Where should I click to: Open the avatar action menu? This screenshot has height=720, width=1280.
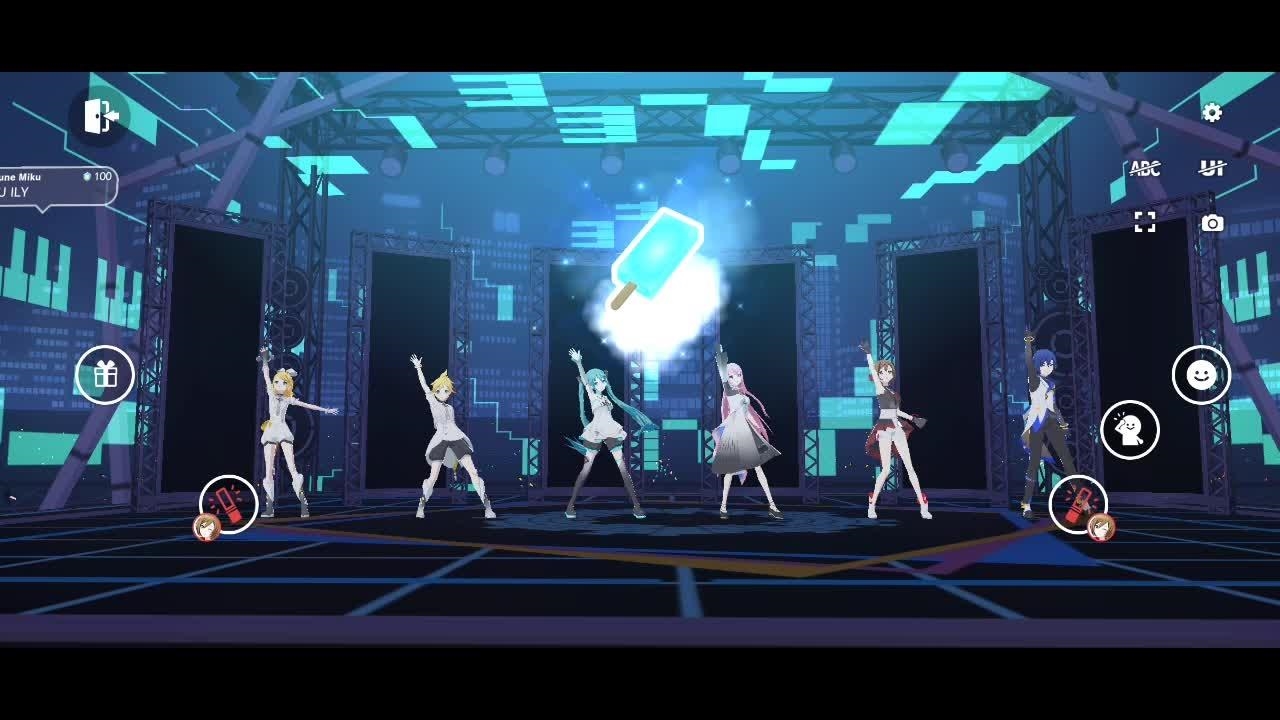click(x=1130, y=430)
